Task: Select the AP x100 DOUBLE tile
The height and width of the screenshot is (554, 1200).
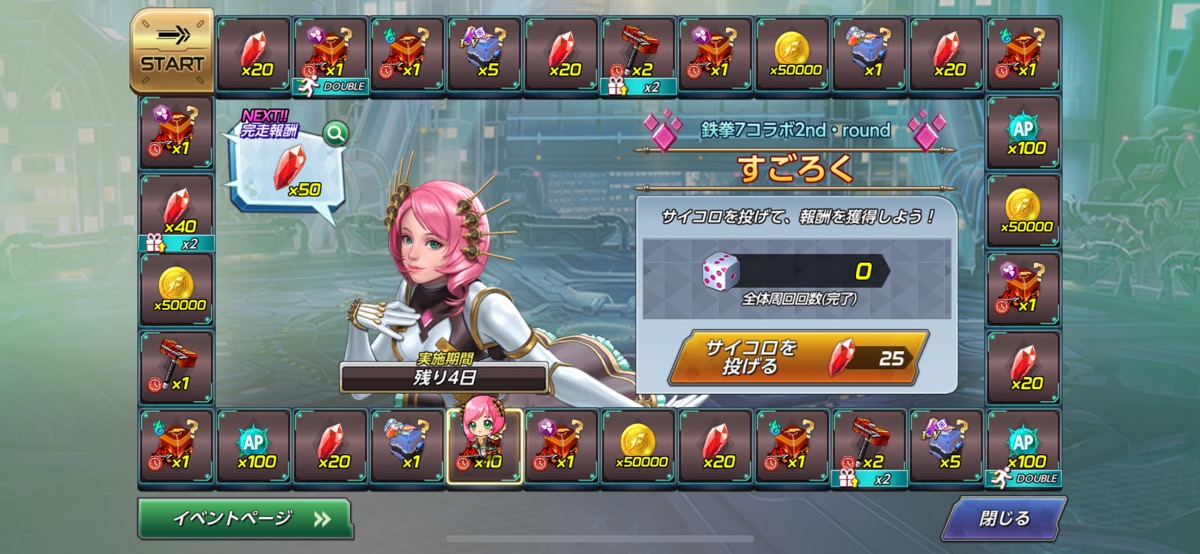Action: [x=1023, y=446]
